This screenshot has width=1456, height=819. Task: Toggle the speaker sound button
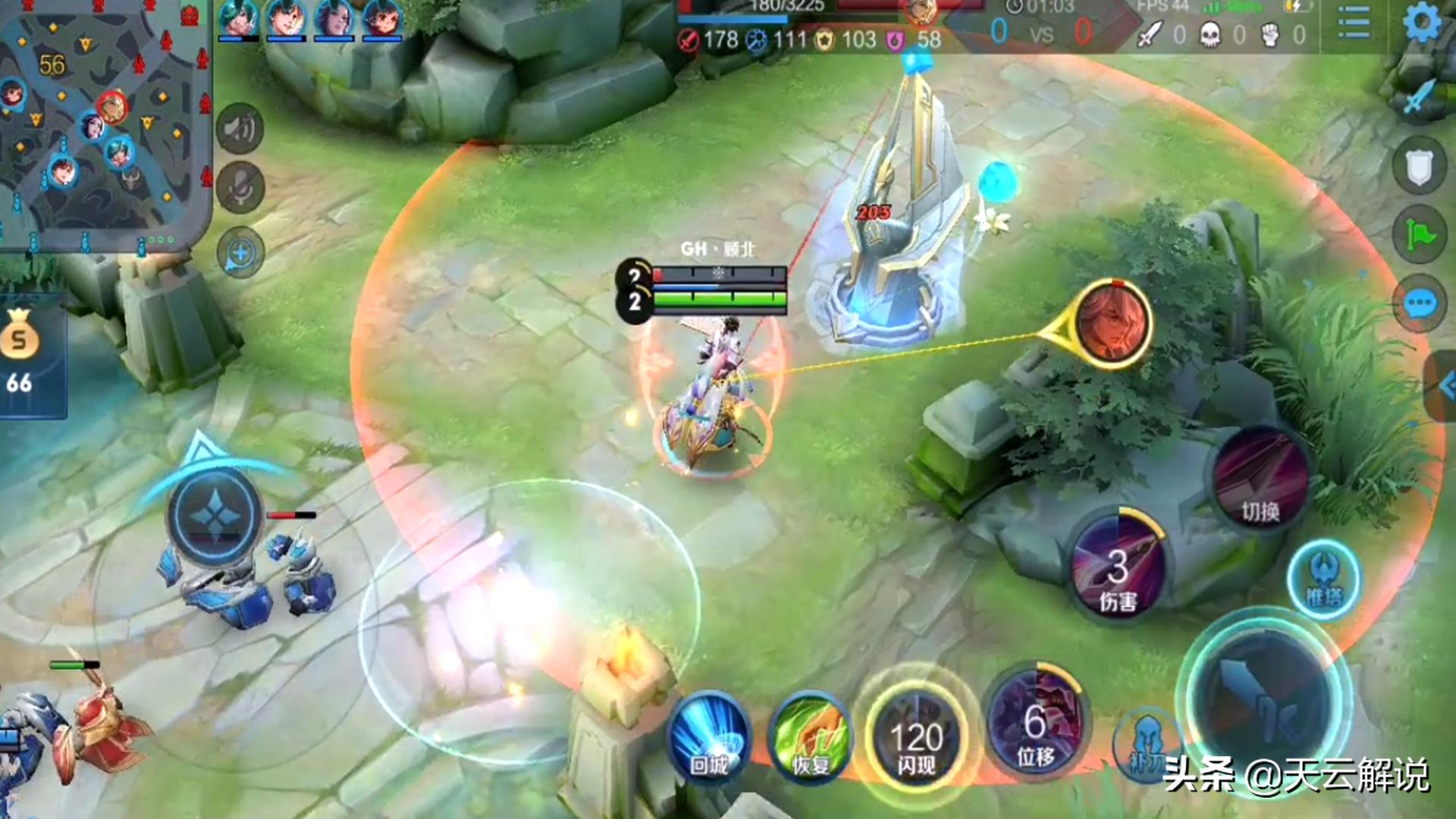(x=240, y=129)
